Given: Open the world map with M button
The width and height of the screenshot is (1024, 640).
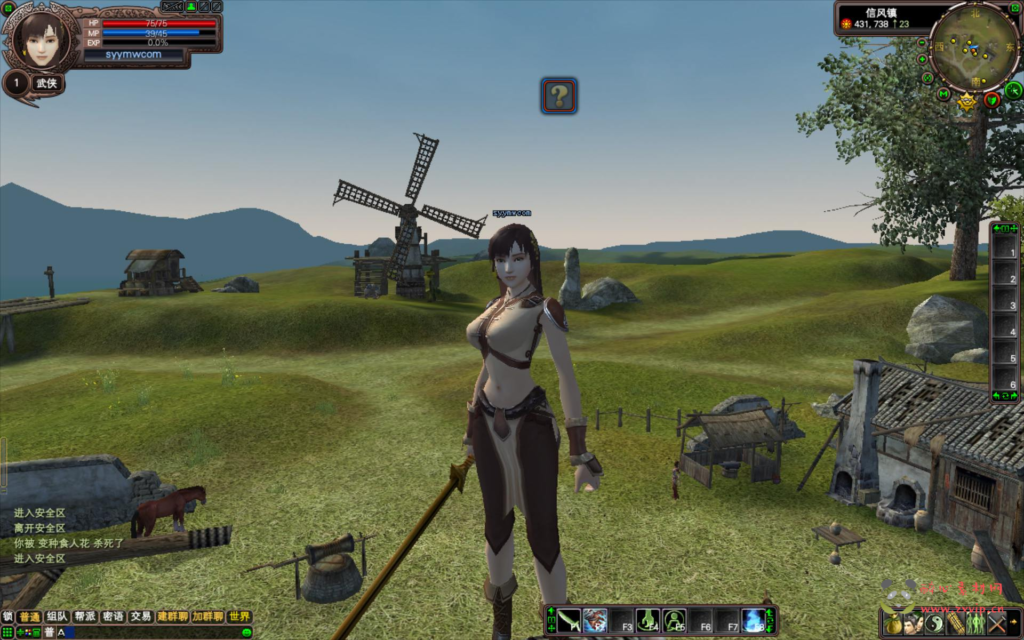Looking at the screenshot, I should coord(943,94).
